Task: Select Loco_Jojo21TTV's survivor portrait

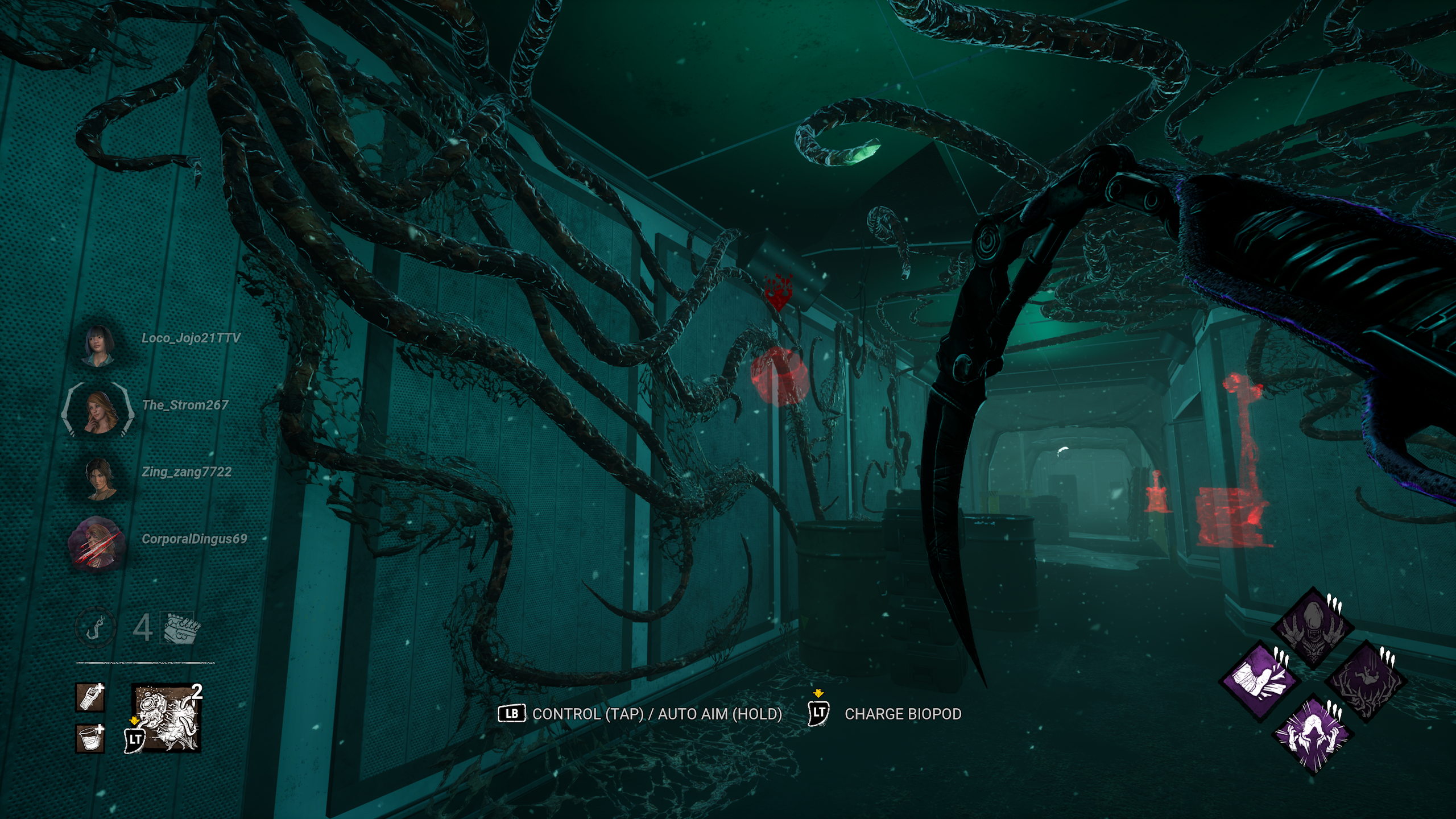Action: tap(99, 344)
